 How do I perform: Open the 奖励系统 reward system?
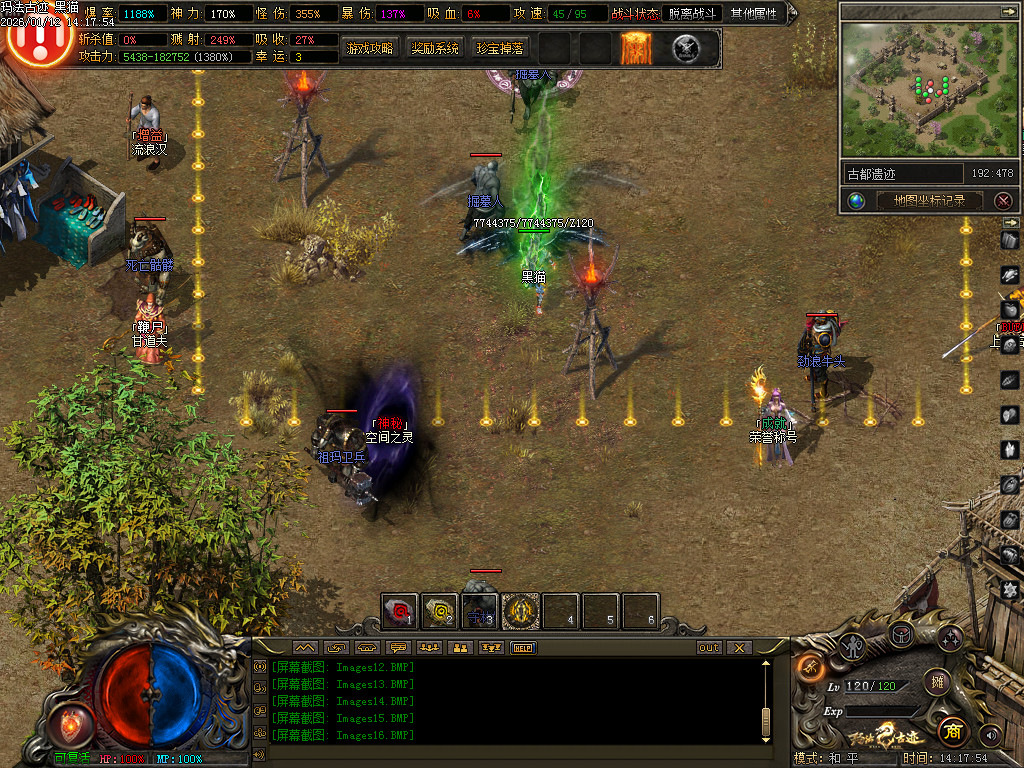(x=435, y=48)
